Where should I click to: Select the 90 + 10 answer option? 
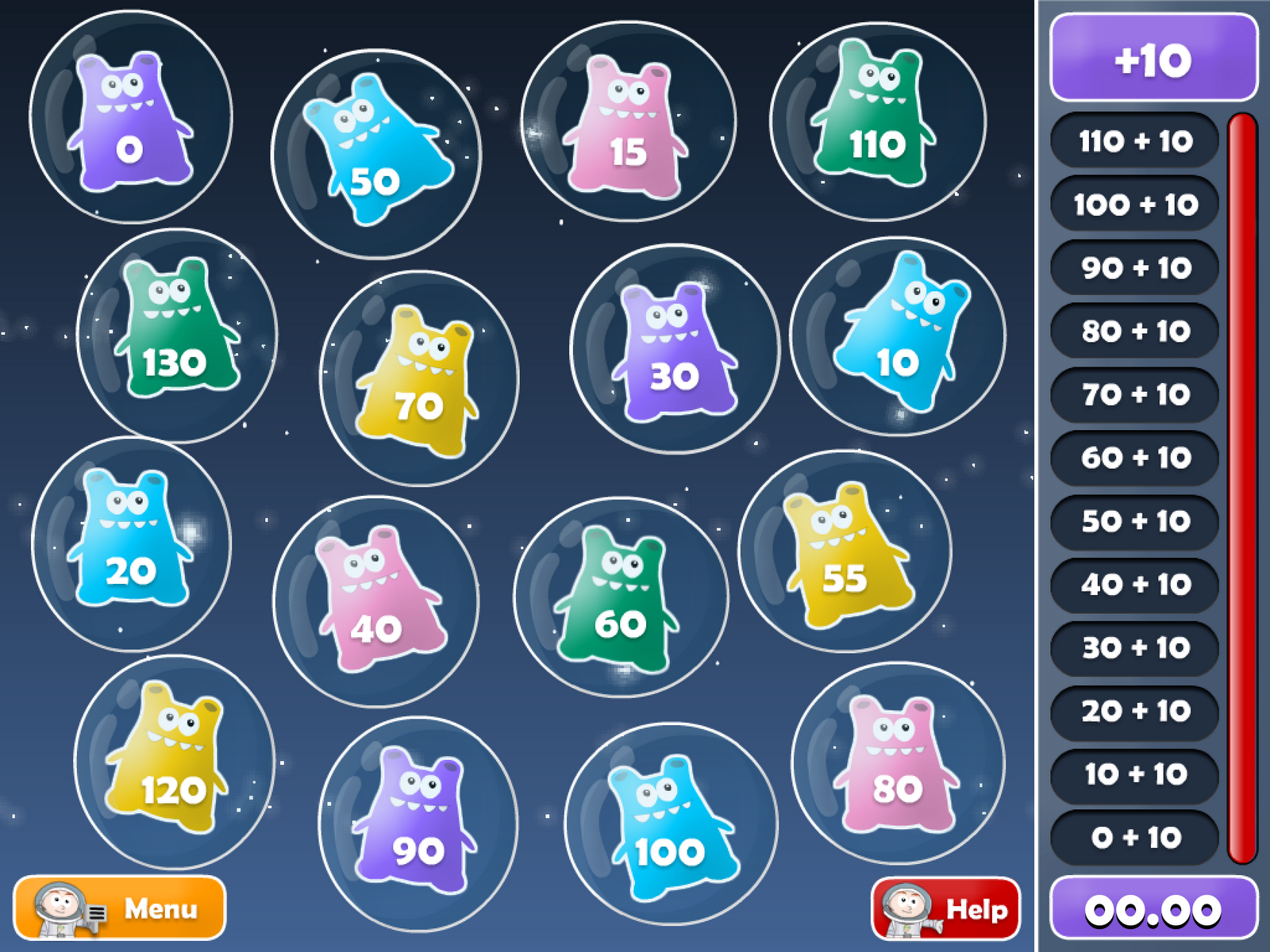1133,268
